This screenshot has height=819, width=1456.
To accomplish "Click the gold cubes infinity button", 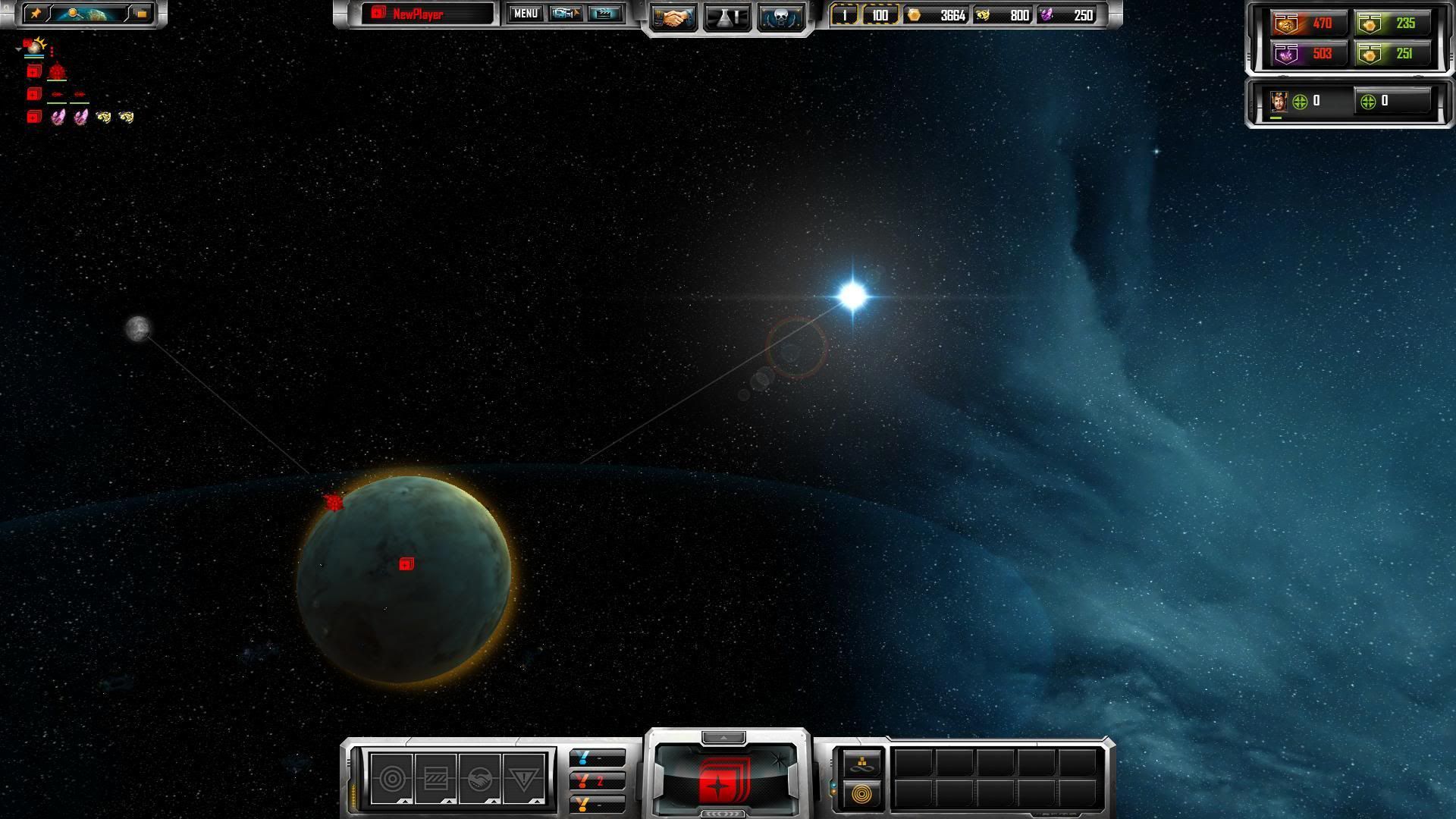I will click(862, 763).
